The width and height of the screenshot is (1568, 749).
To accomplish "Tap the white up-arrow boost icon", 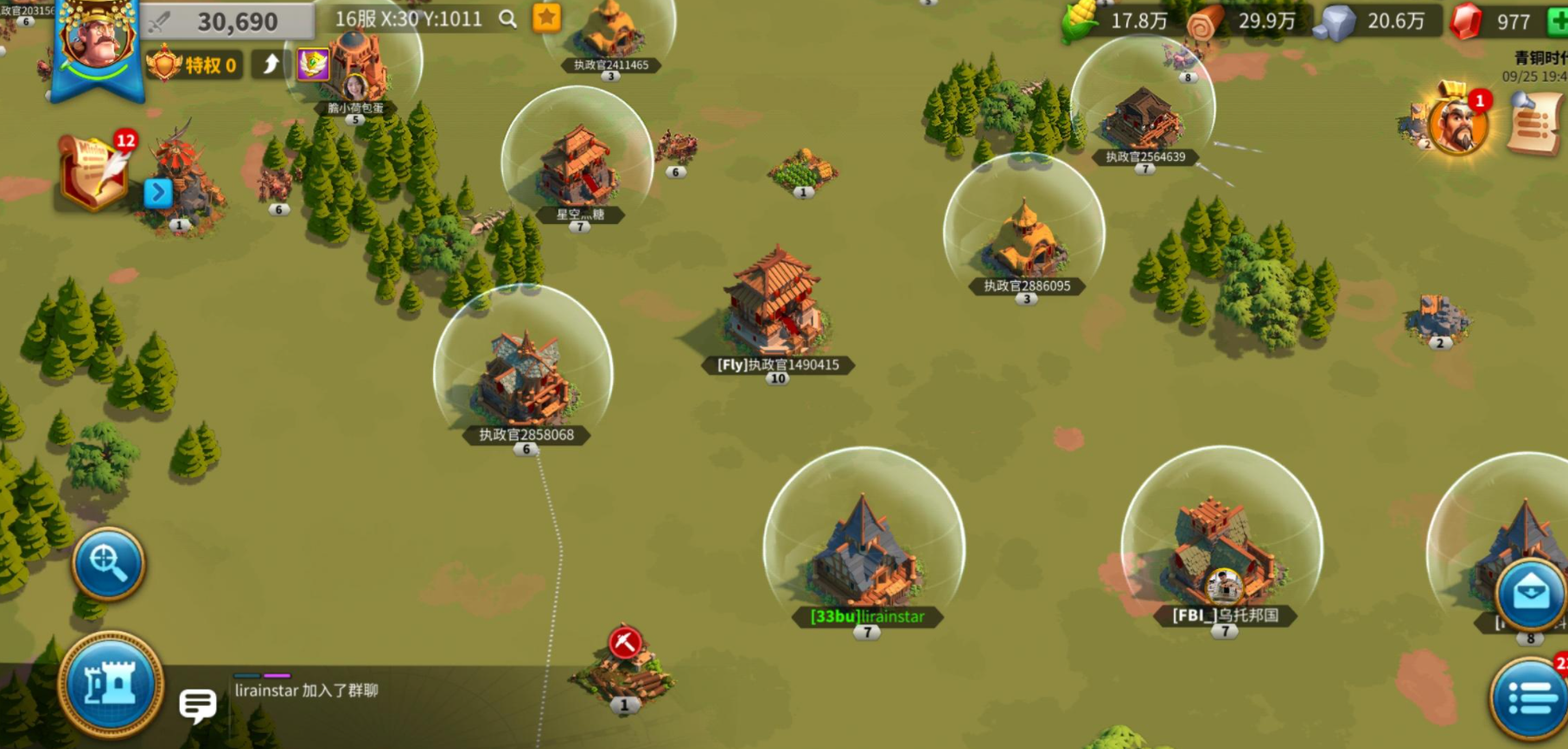I will click(271, 64).
